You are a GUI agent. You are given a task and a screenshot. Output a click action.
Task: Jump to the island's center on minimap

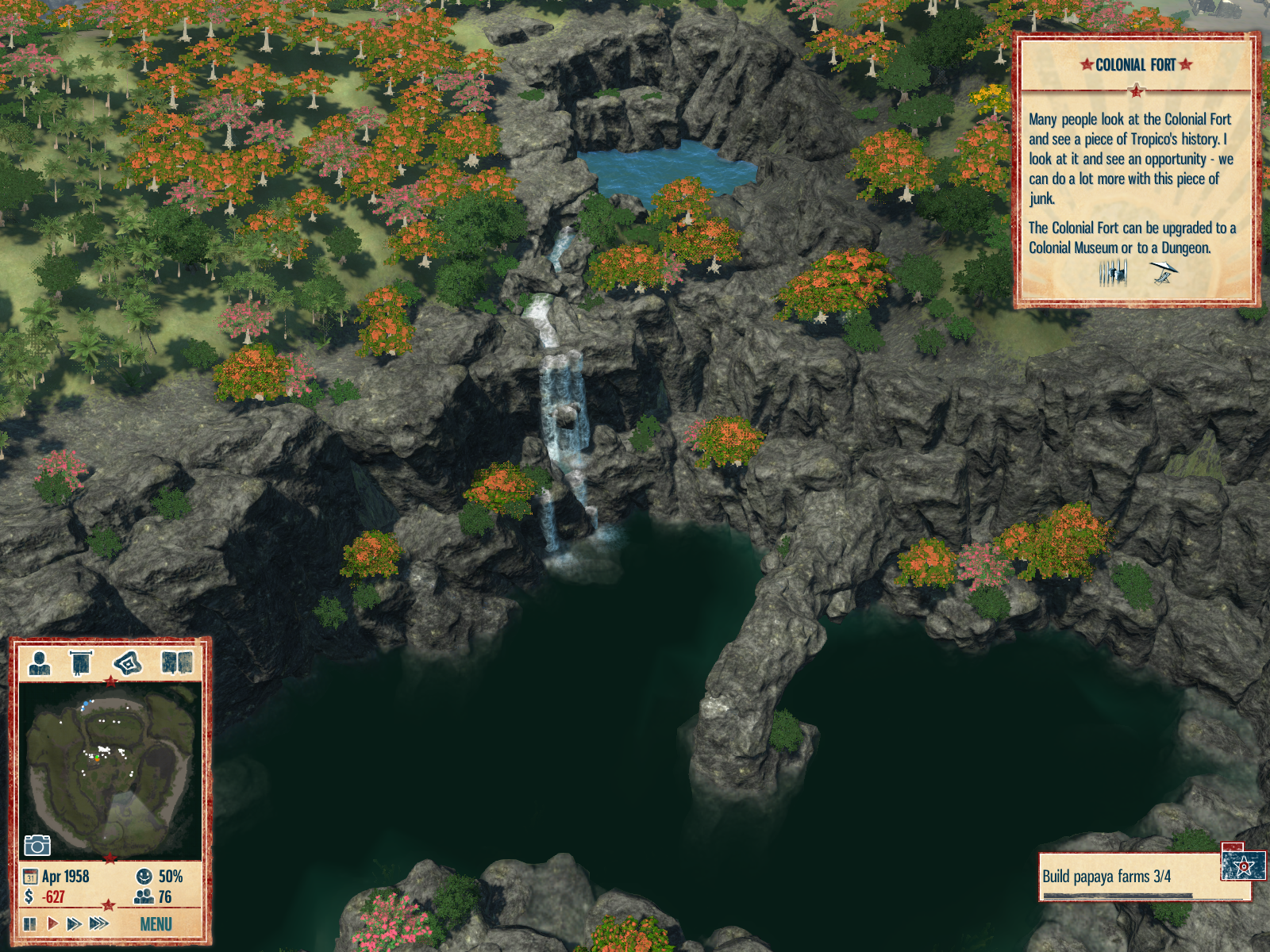[x=110, y=766]
